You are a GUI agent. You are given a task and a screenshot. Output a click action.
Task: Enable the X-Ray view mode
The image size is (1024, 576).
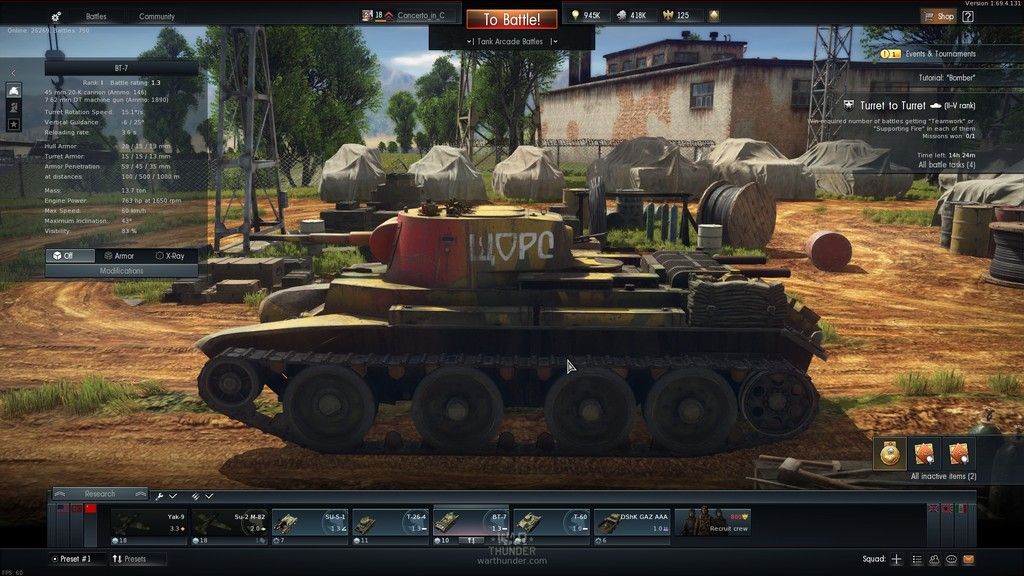(x=169, y=256)
